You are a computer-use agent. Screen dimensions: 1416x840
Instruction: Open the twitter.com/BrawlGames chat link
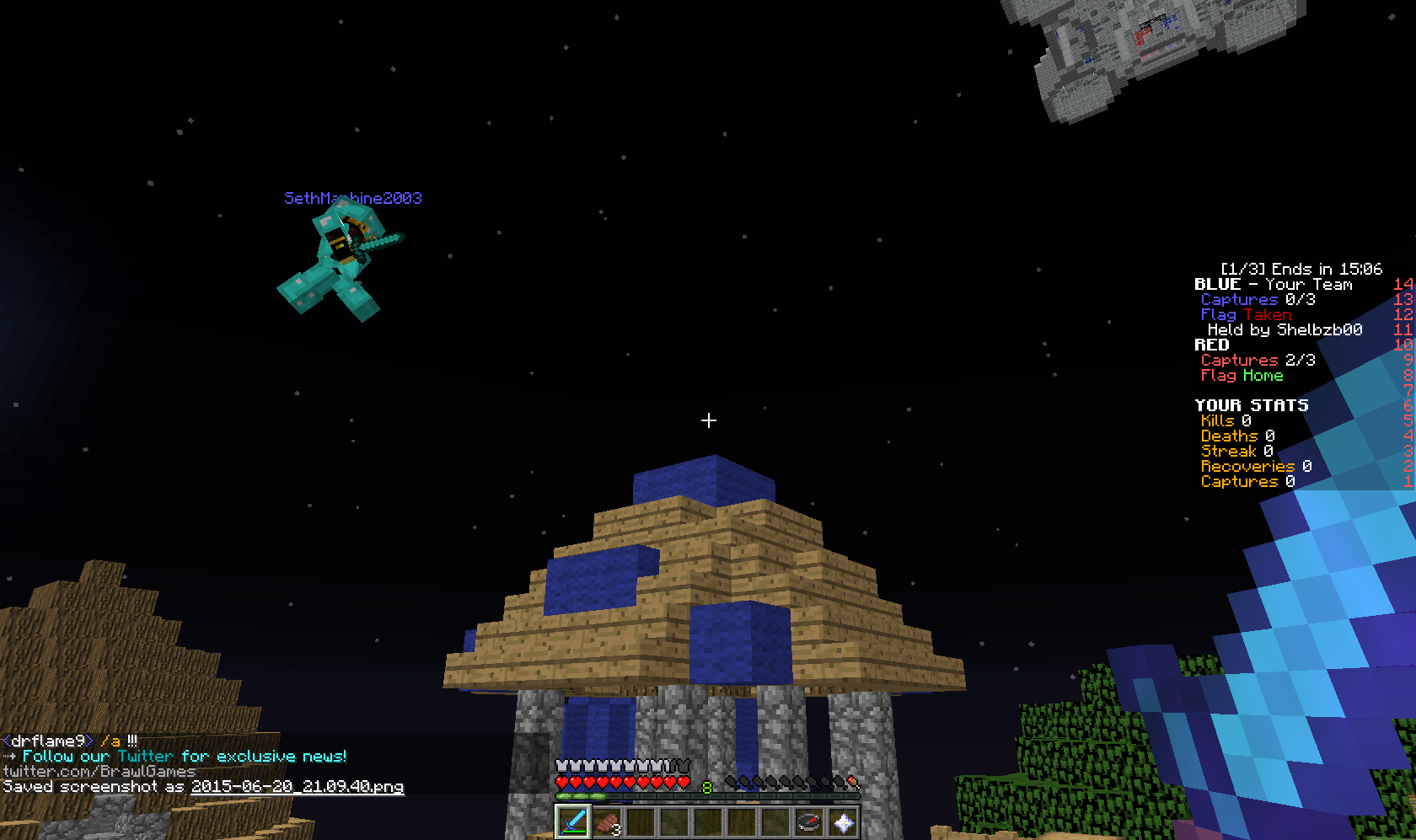click(99, 771)
